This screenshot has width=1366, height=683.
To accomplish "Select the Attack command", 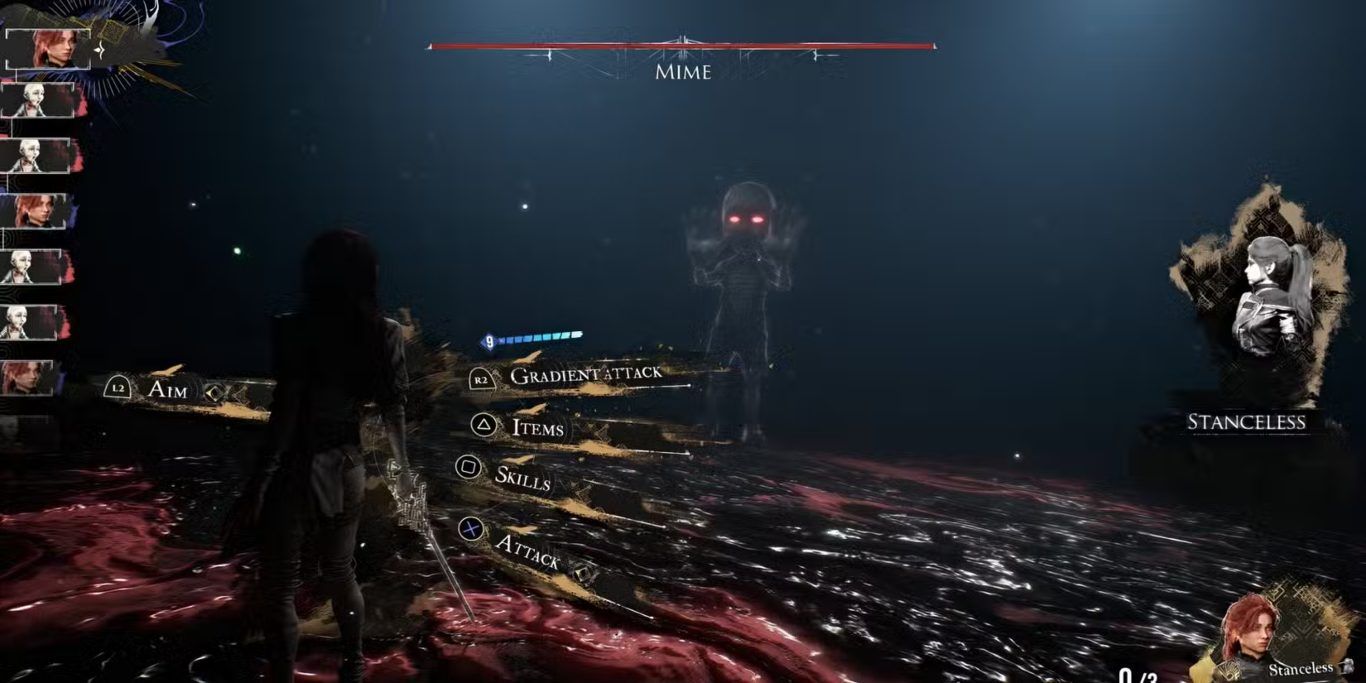I will (527, 549).
